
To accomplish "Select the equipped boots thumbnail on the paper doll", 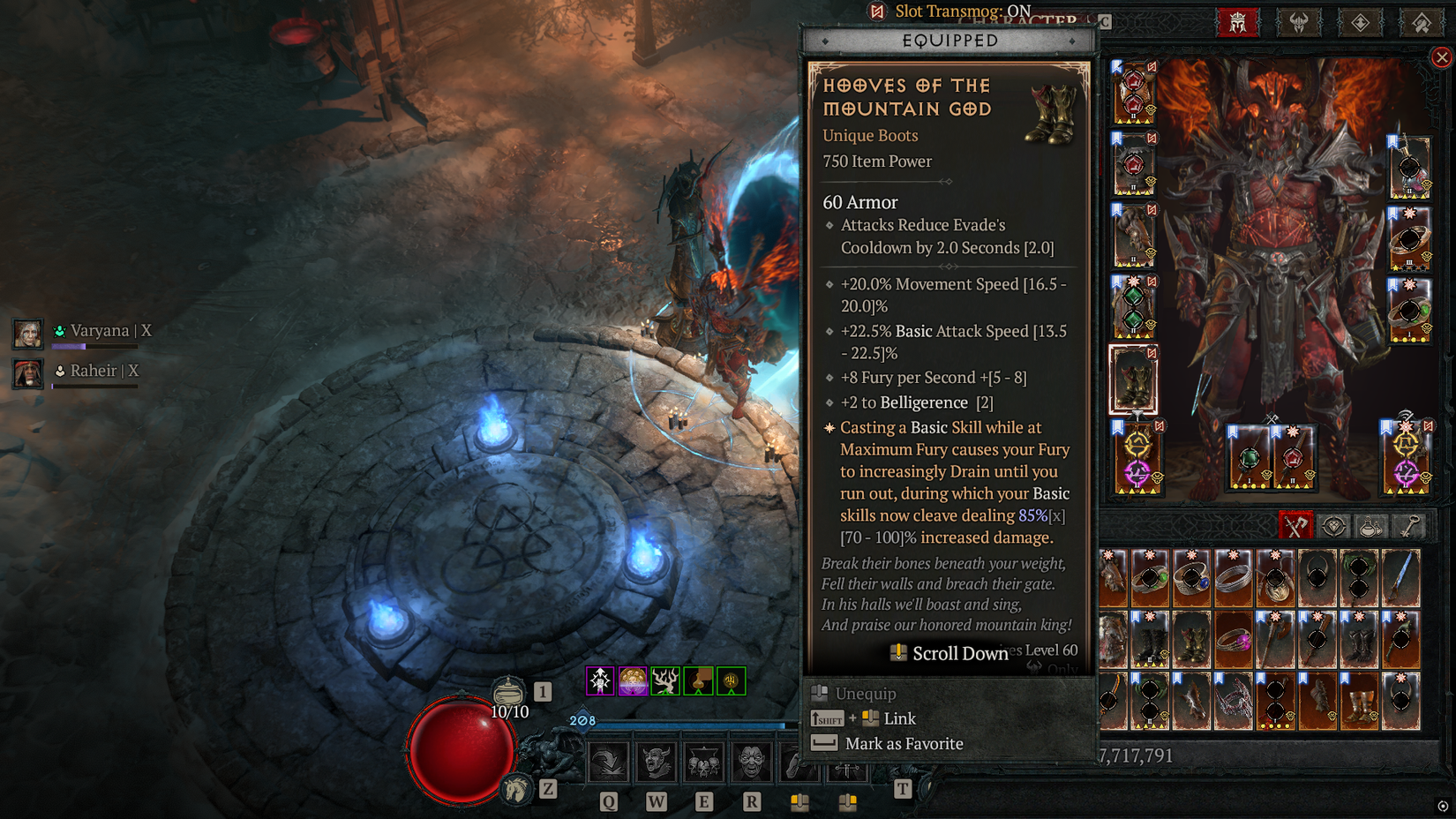I will (1134, 381).
